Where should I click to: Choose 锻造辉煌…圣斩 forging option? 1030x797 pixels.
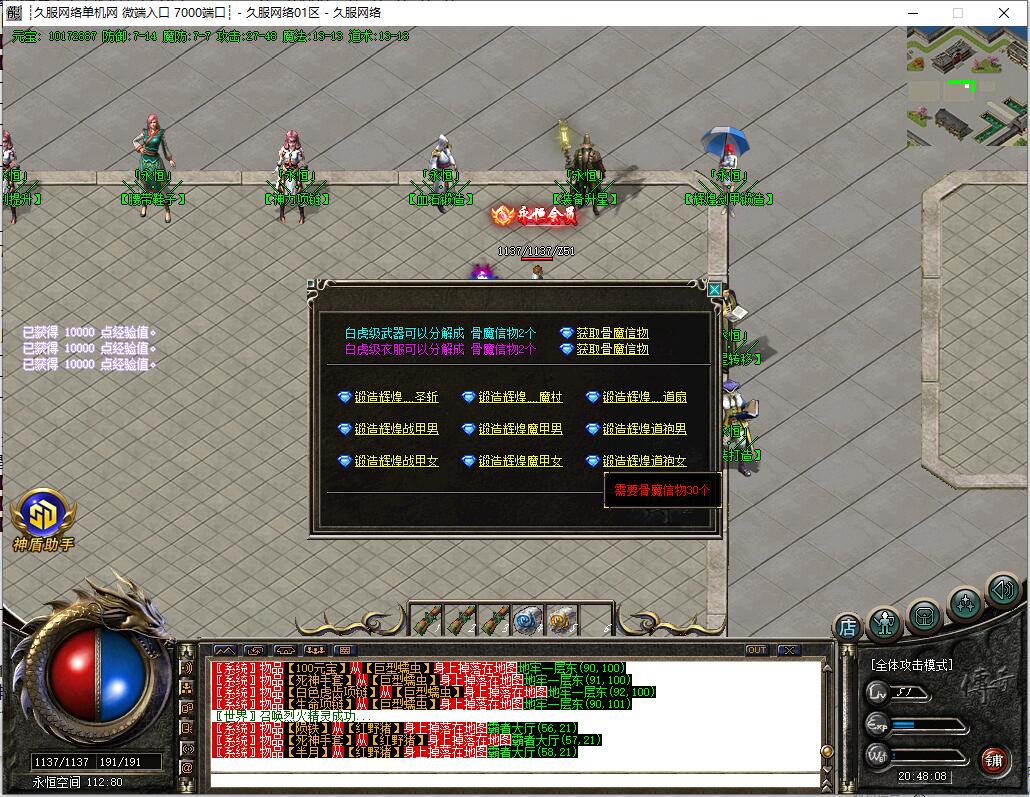pyautogui.click(x=396, y=397)
